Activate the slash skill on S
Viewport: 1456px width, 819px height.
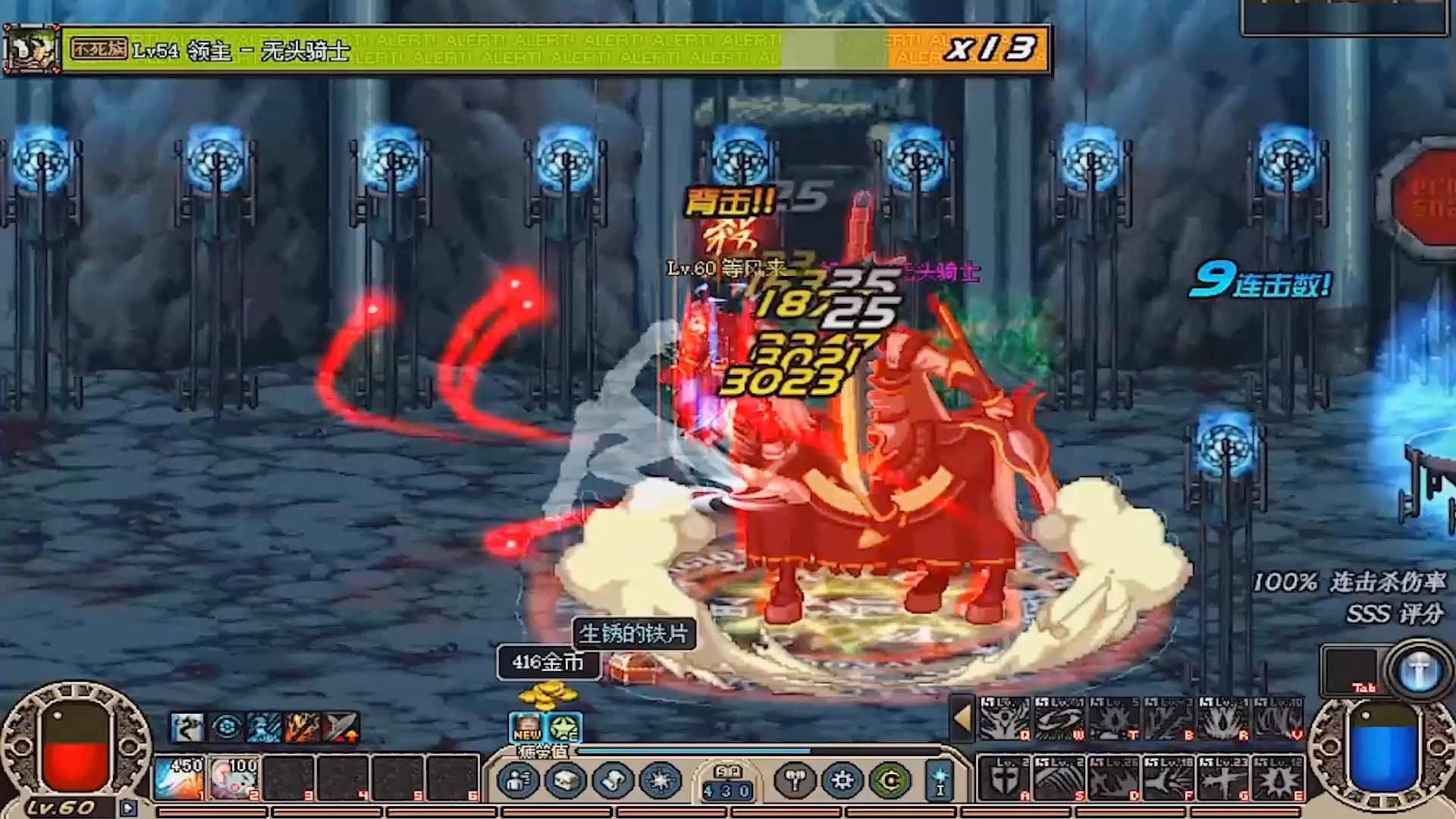click(x=1059, y=778)
